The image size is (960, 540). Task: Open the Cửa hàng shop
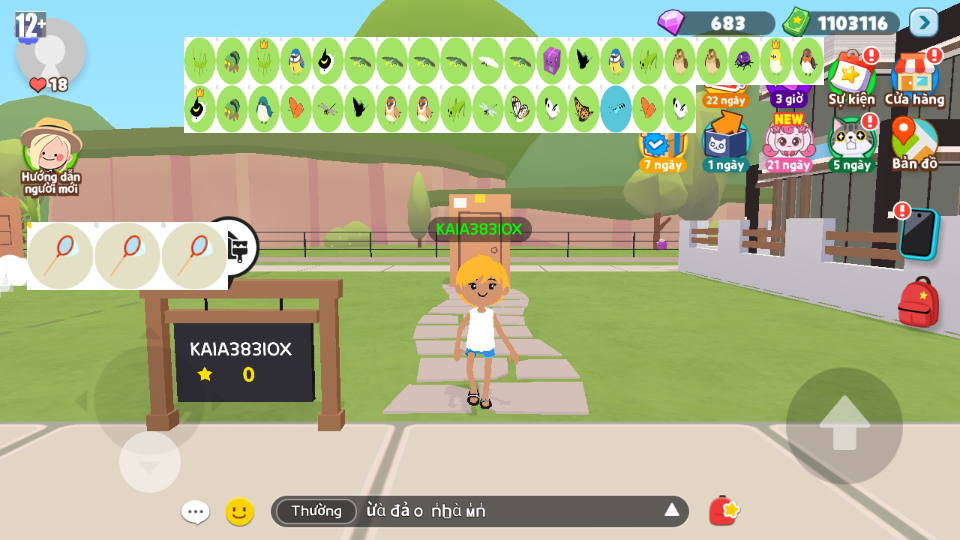[914, 78]
